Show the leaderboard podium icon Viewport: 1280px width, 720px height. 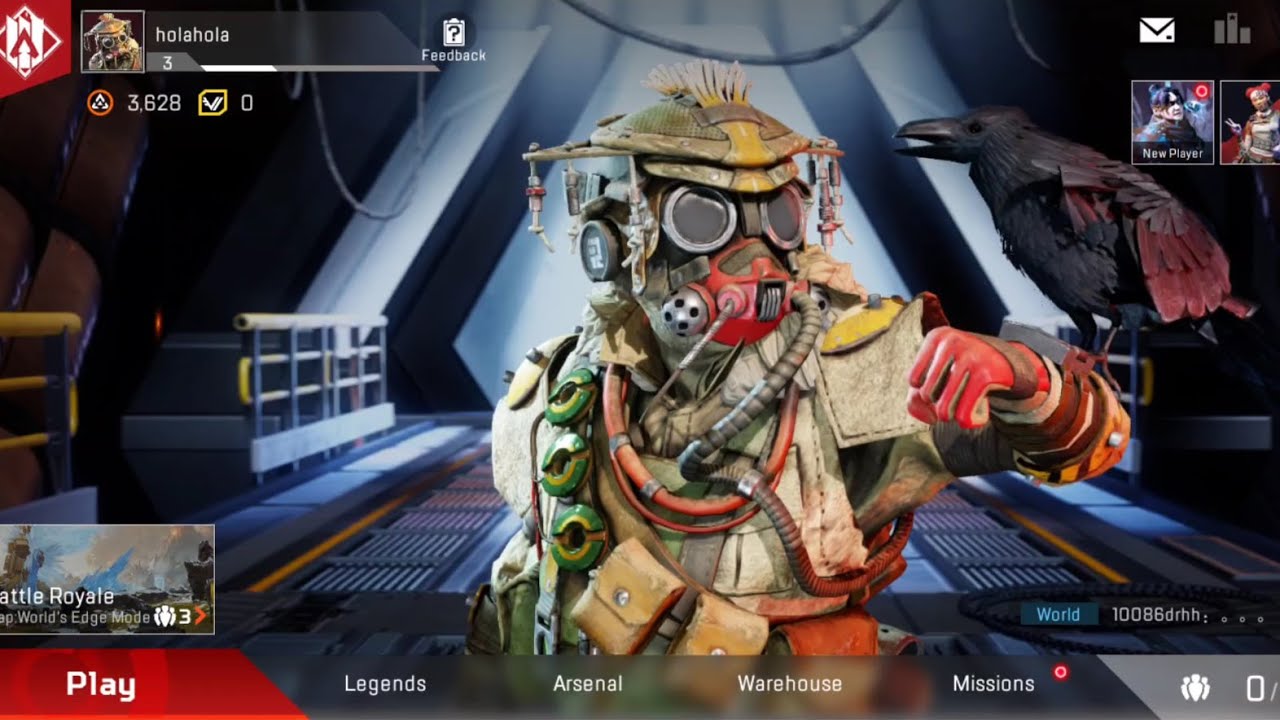tap(1232, 29)
